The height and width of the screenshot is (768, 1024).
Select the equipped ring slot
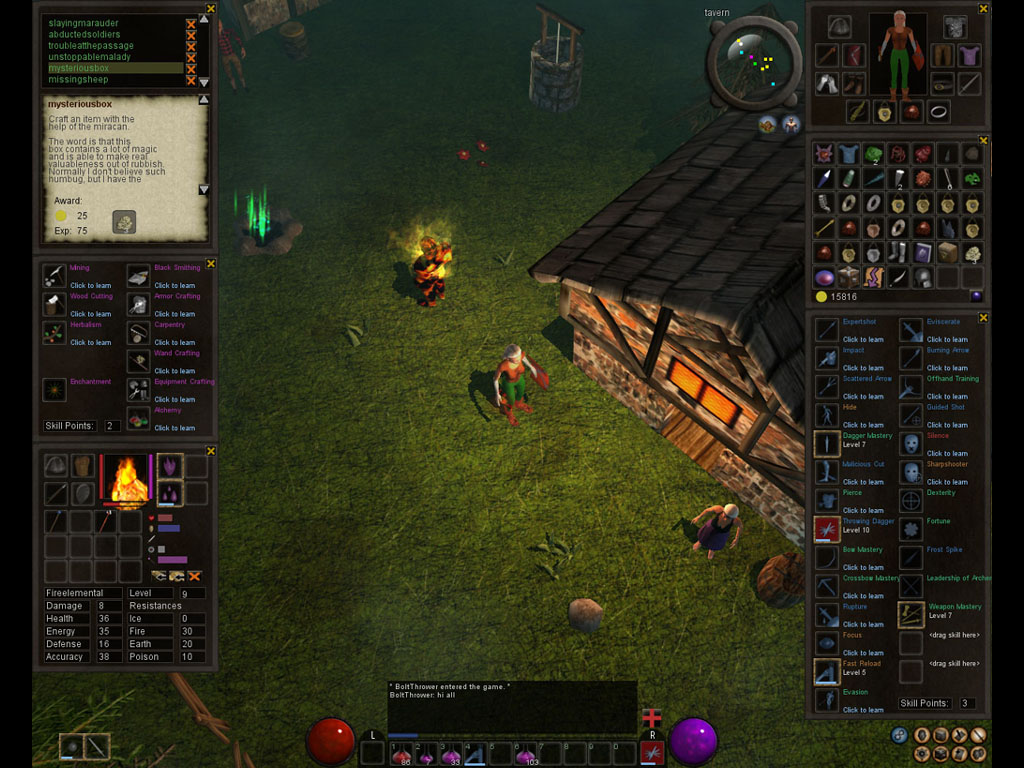[938, 111]
